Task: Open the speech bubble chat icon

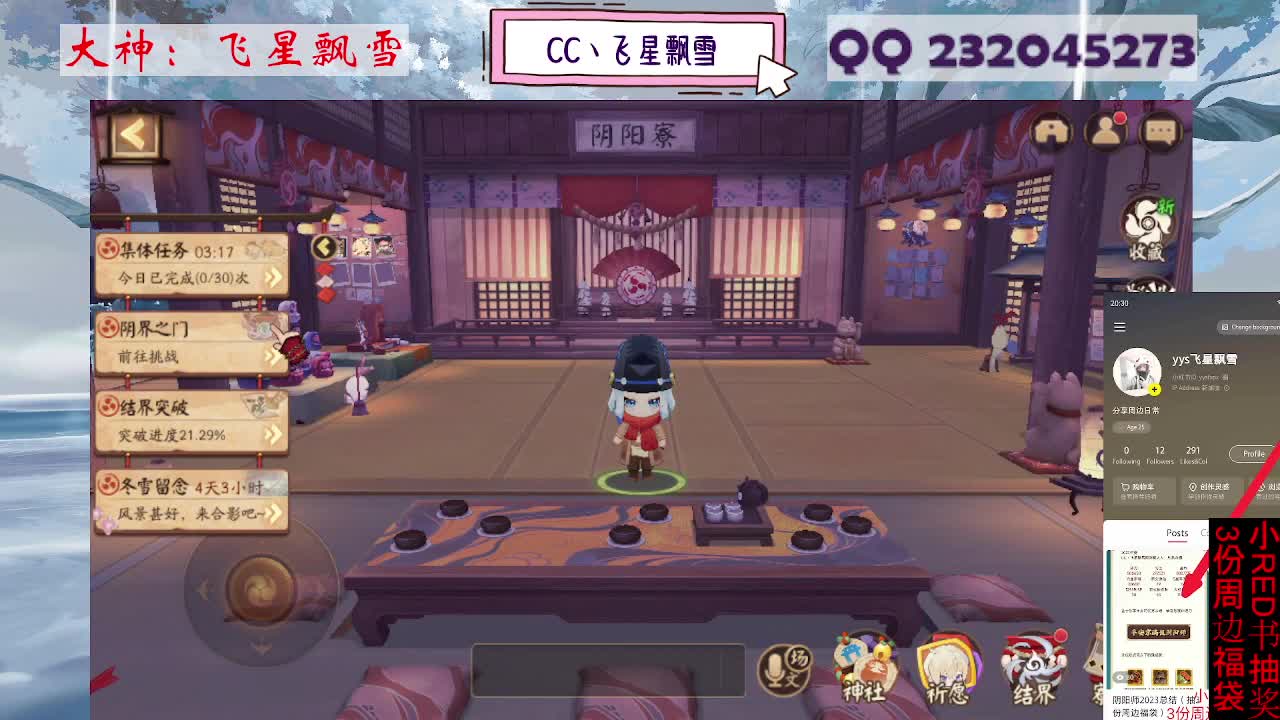Action: pyautogui.click(x=1162, y=131)
